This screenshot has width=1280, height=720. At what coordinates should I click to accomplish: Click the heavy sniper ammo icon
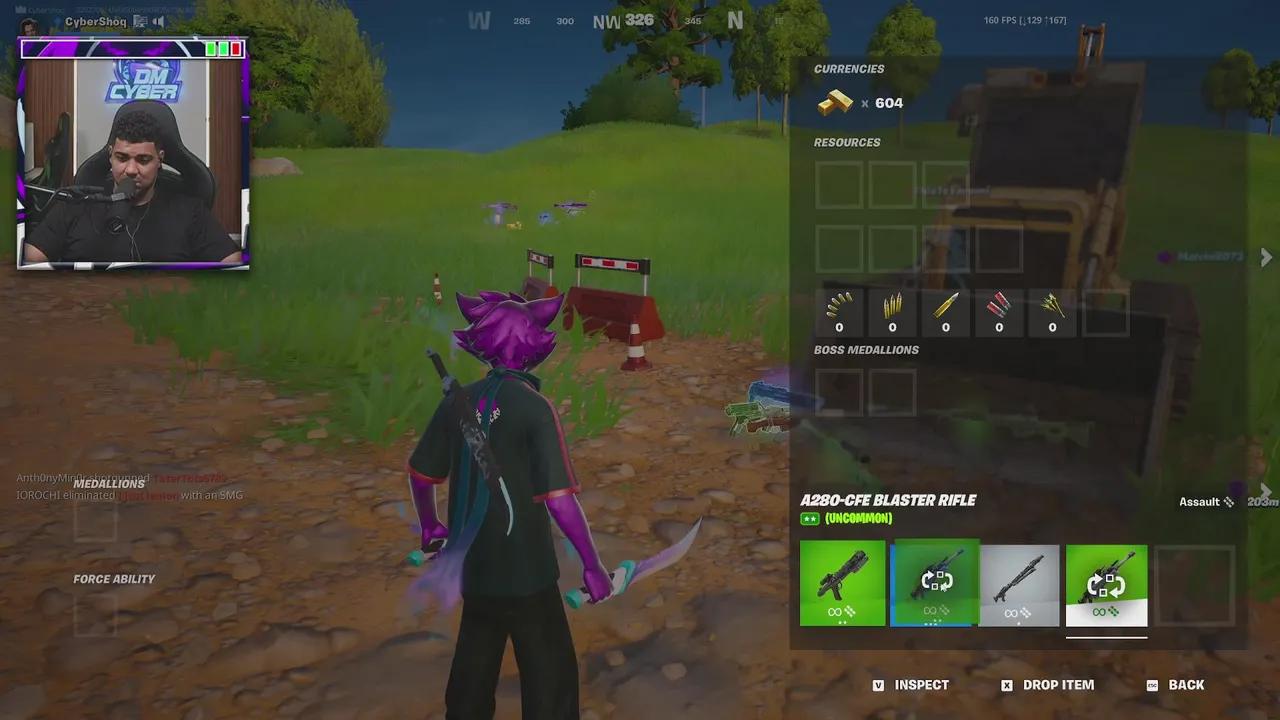pyautogui.click(x=946, y=307)
